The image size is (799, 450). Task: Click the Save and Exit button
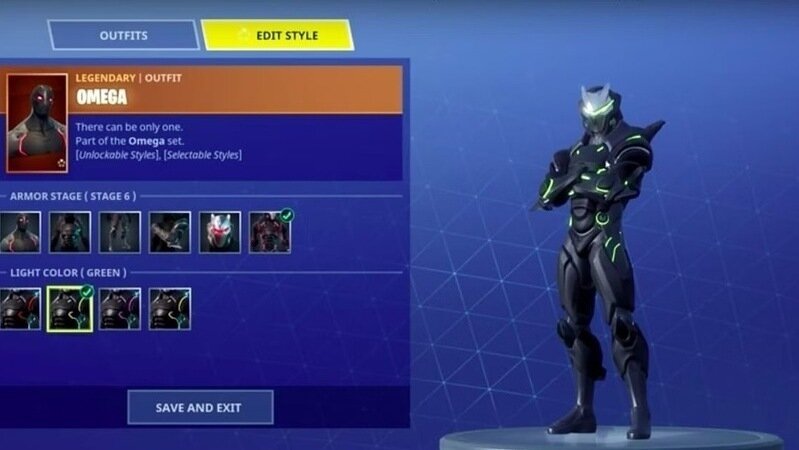[200, 407]
